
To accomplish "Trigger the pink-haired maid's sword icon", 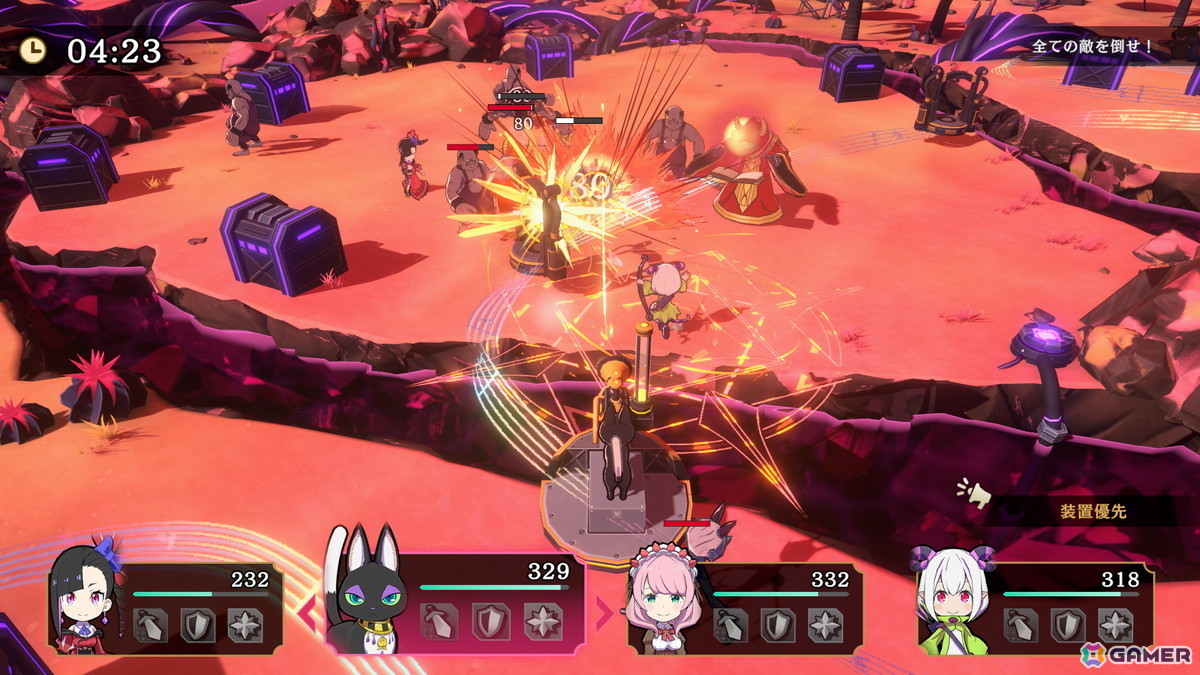I will click(x=731, y=625).
